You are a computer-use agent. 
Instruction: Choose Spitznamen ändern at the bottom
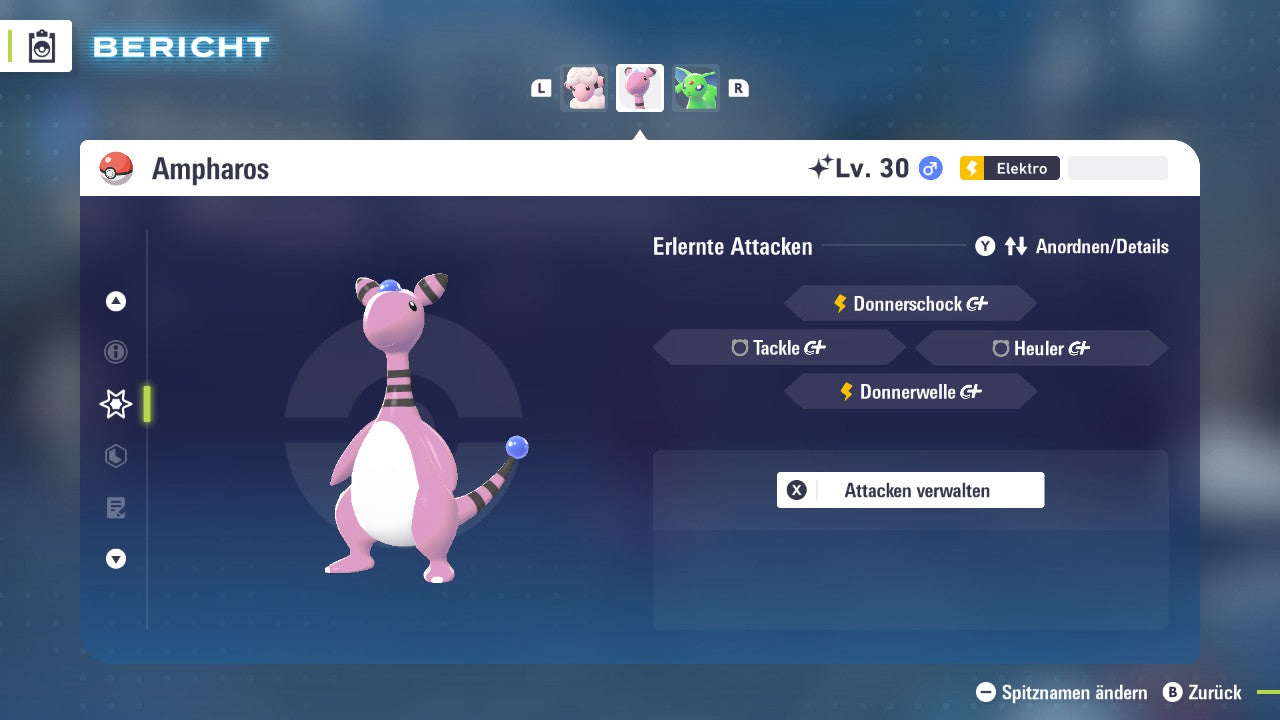coord(1060,692)
